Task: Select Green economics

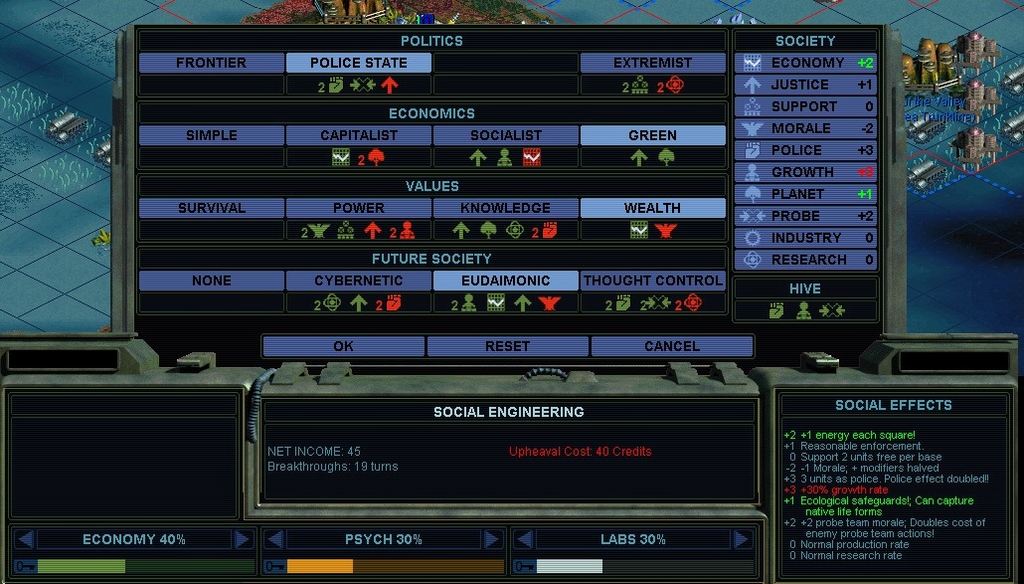Action: 652,135
